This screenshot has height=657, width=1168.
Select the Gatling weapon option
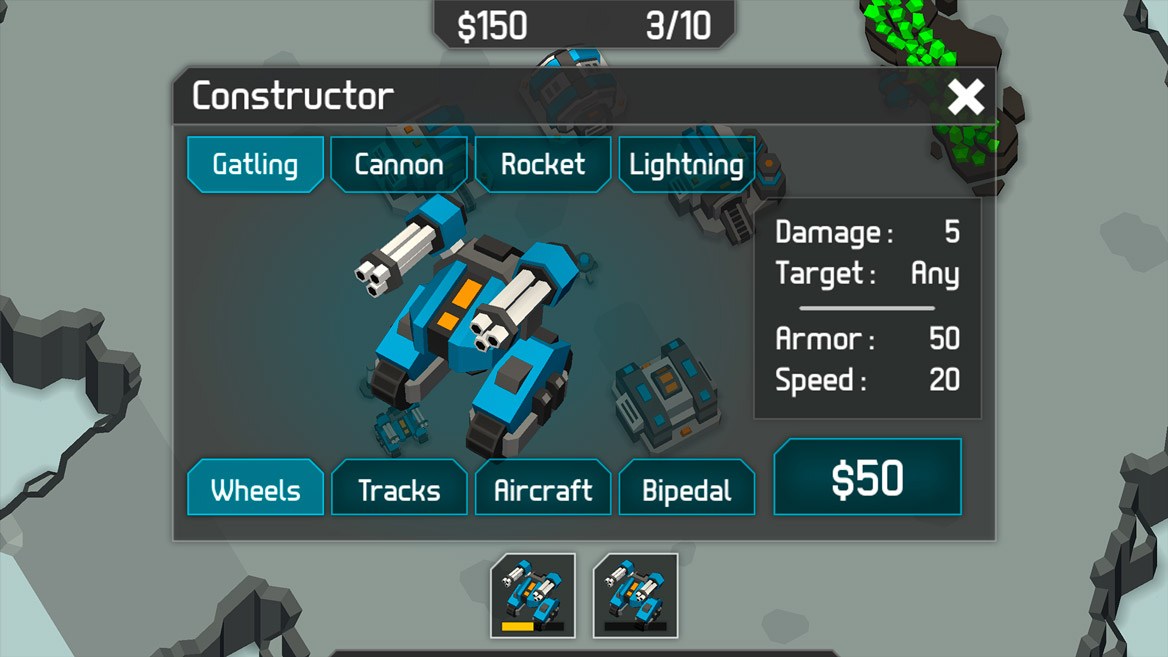255,164
